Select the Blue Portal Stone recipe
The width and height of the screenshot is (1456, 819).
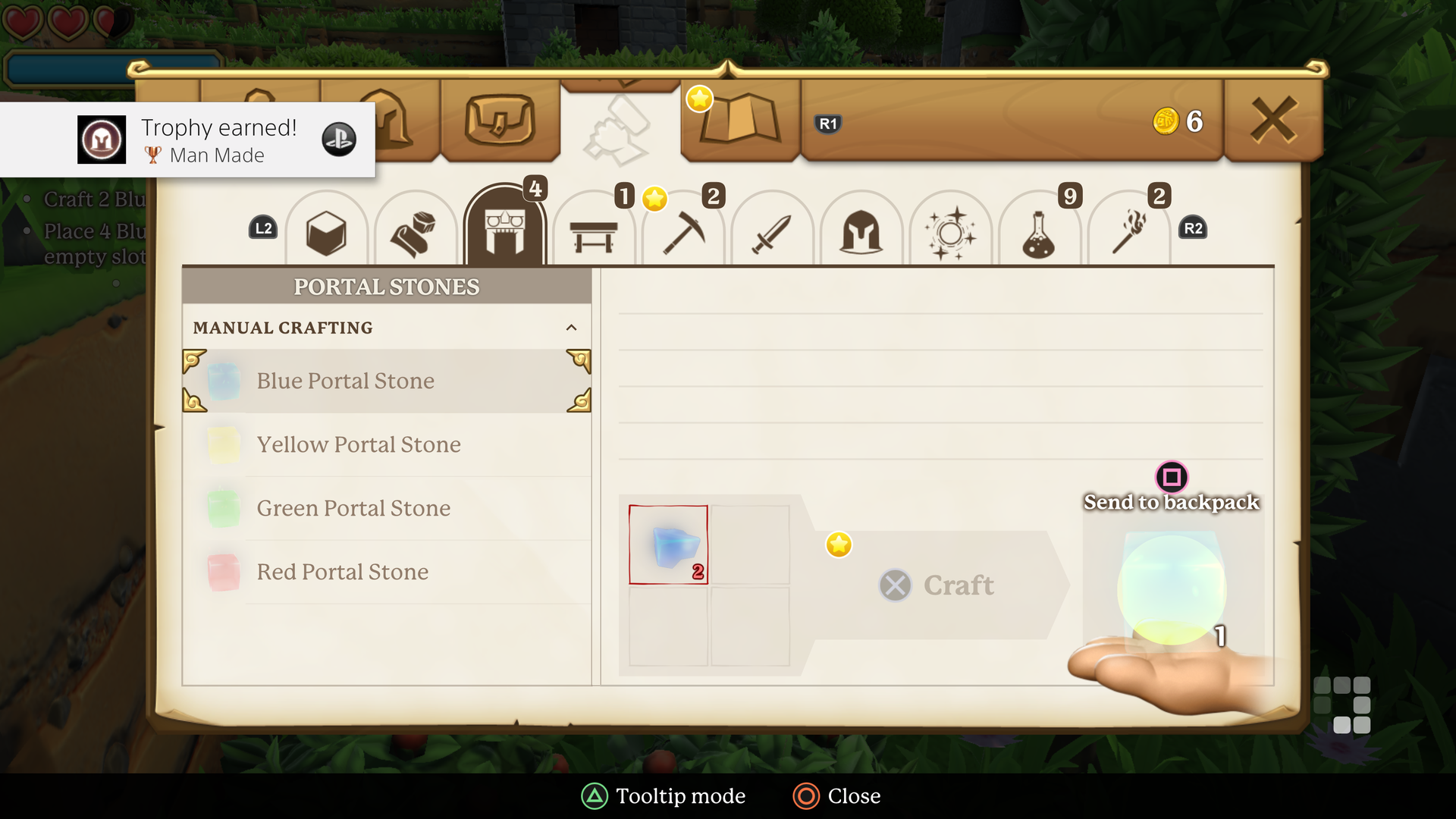click(x=386, y=381)
